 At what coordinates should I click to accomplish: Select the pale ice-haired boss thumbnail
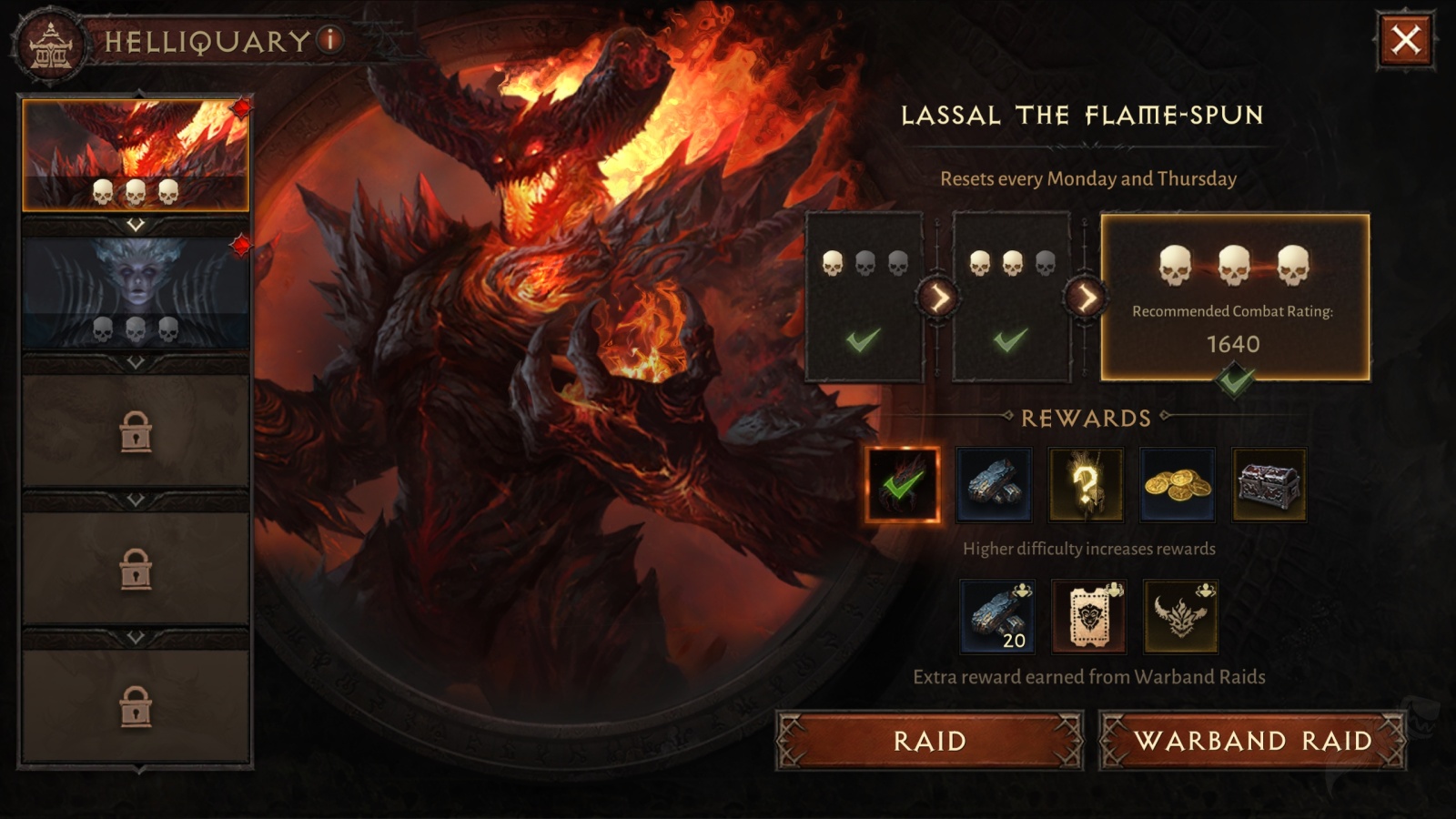136,293
